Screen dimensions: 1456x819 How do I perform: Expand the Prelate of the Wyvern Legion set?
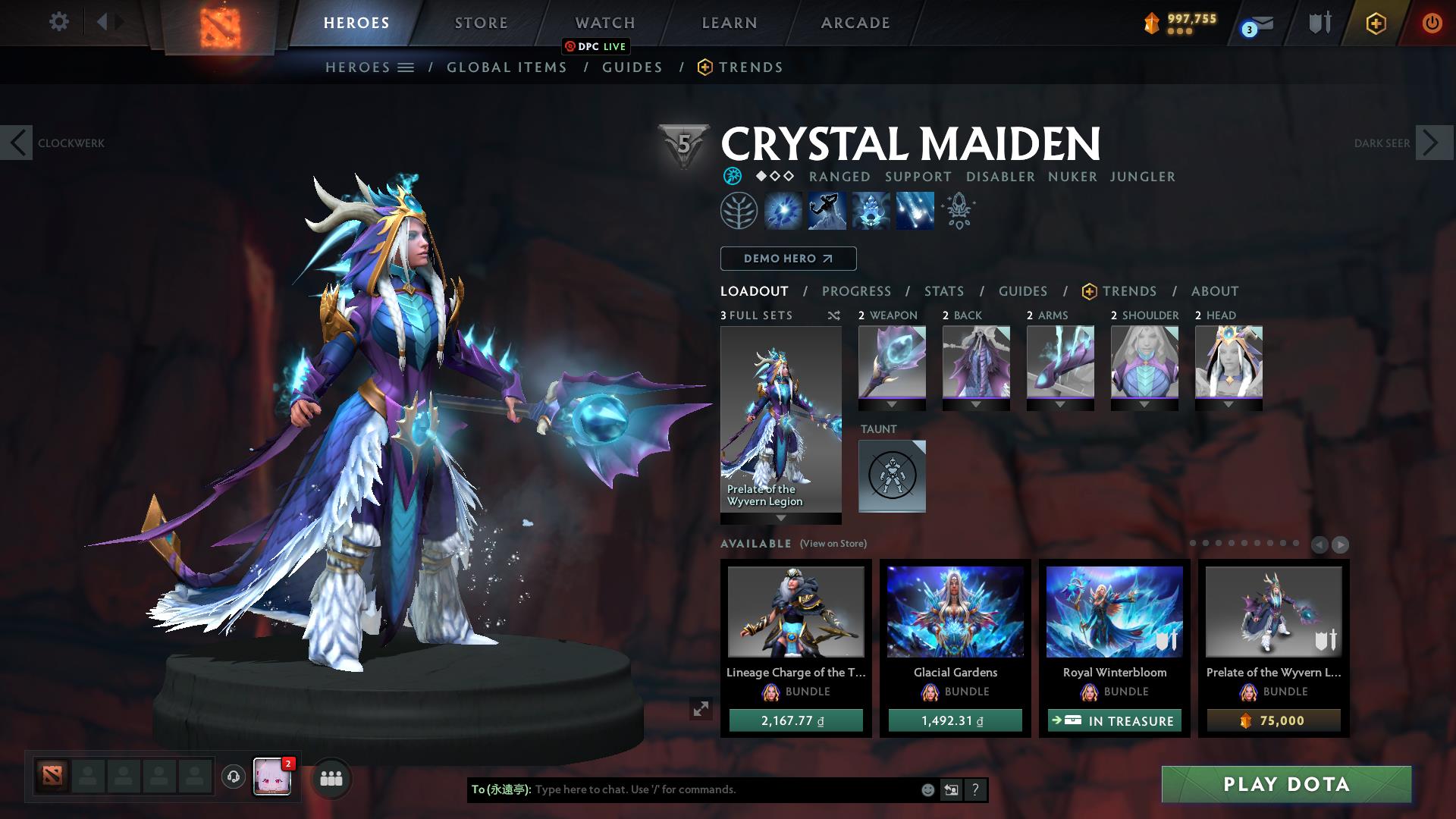[x=780, y=520]
